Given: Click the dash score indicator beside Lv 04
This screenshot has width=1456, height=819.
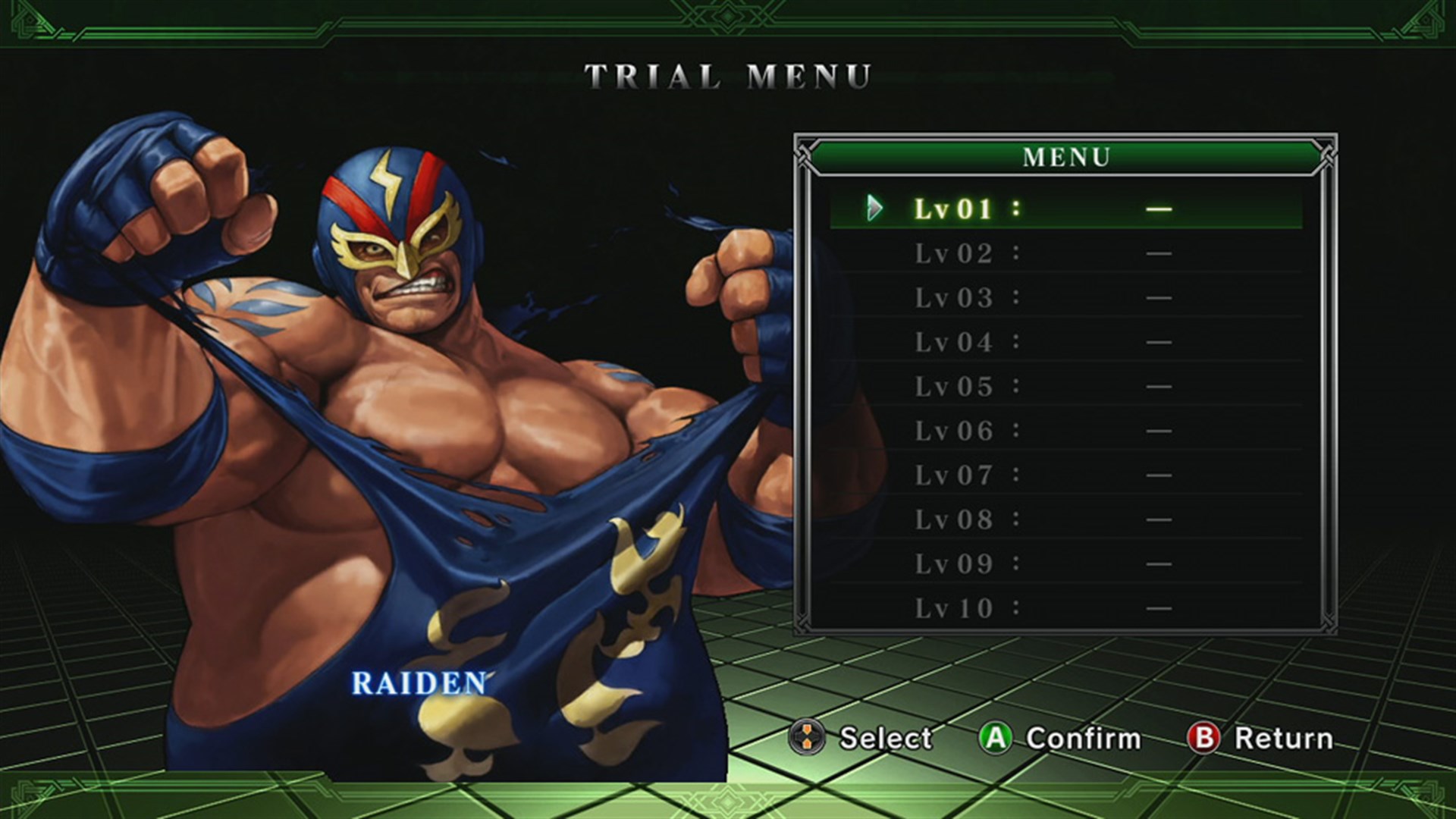Looking at the screenshot, I should tap(1160, 342).
